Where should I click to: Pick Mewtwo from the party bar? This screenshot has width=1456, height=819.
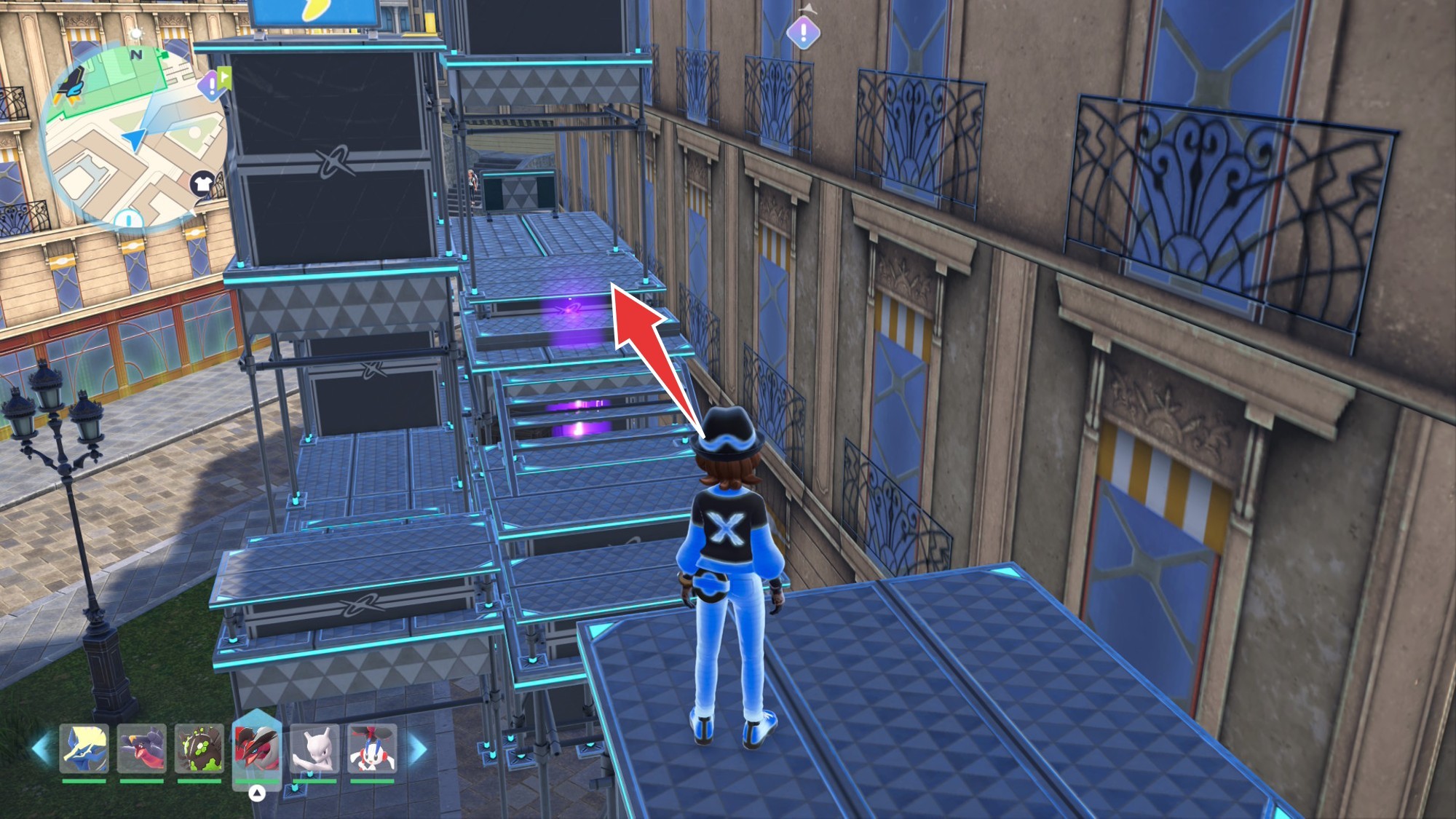pos(314,748)
